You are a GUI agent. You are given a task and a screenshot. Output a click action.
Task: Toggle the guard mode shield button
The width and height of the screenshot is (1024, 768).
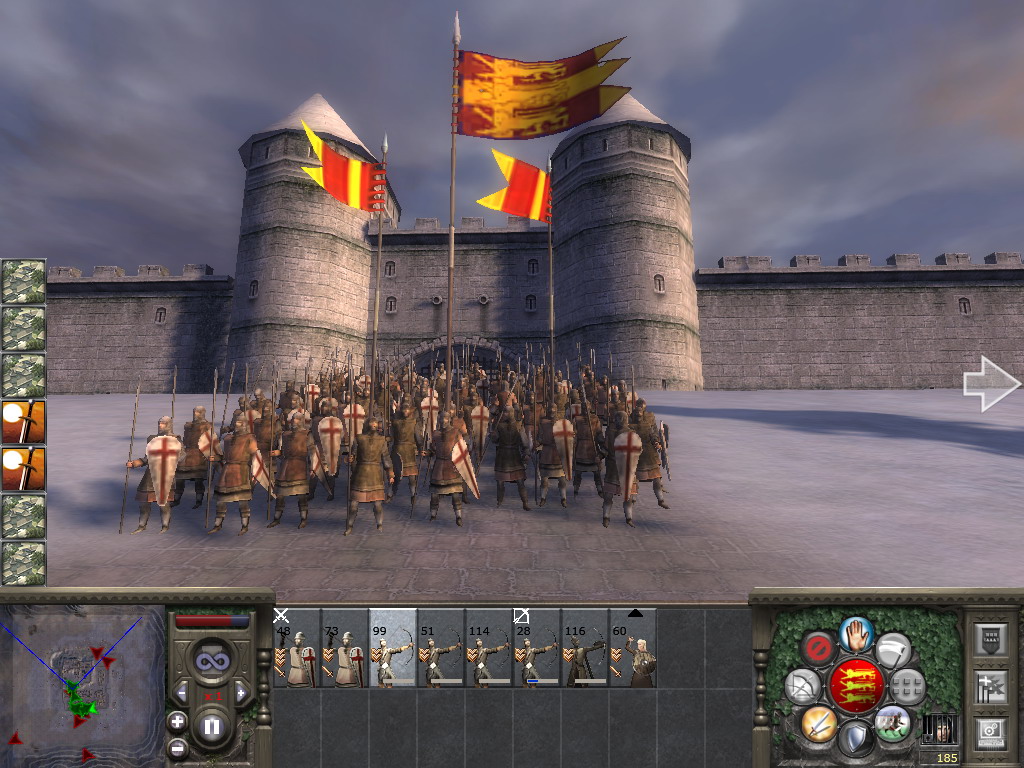pos(856,738)
